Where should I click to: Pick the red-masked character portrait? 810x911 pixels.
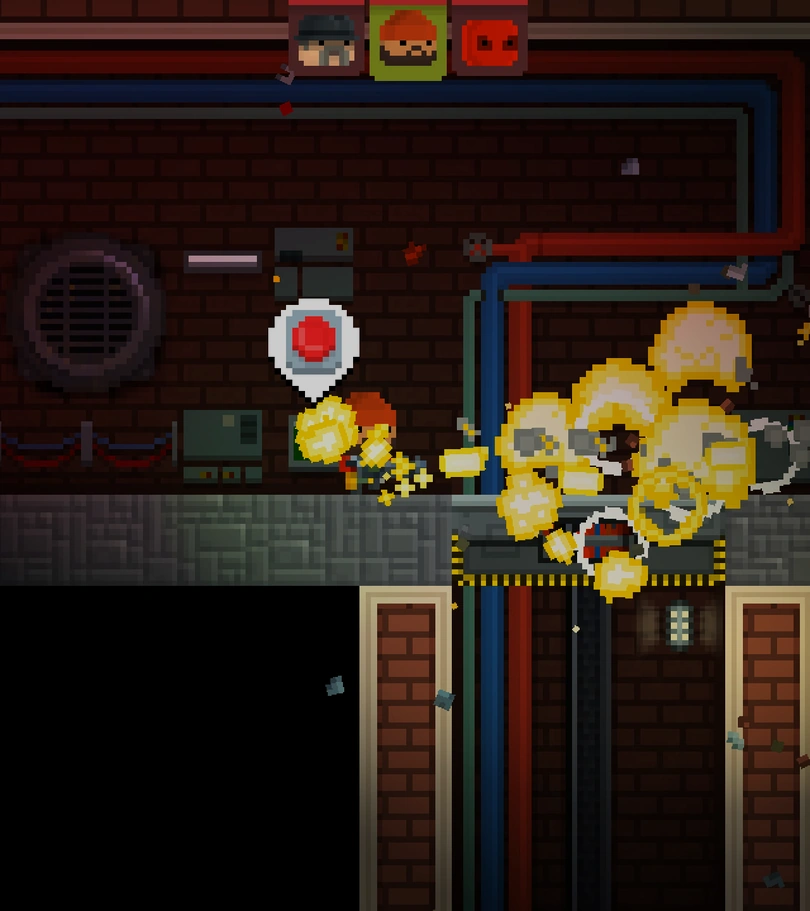pyautogui.click(x=489, y=41)
